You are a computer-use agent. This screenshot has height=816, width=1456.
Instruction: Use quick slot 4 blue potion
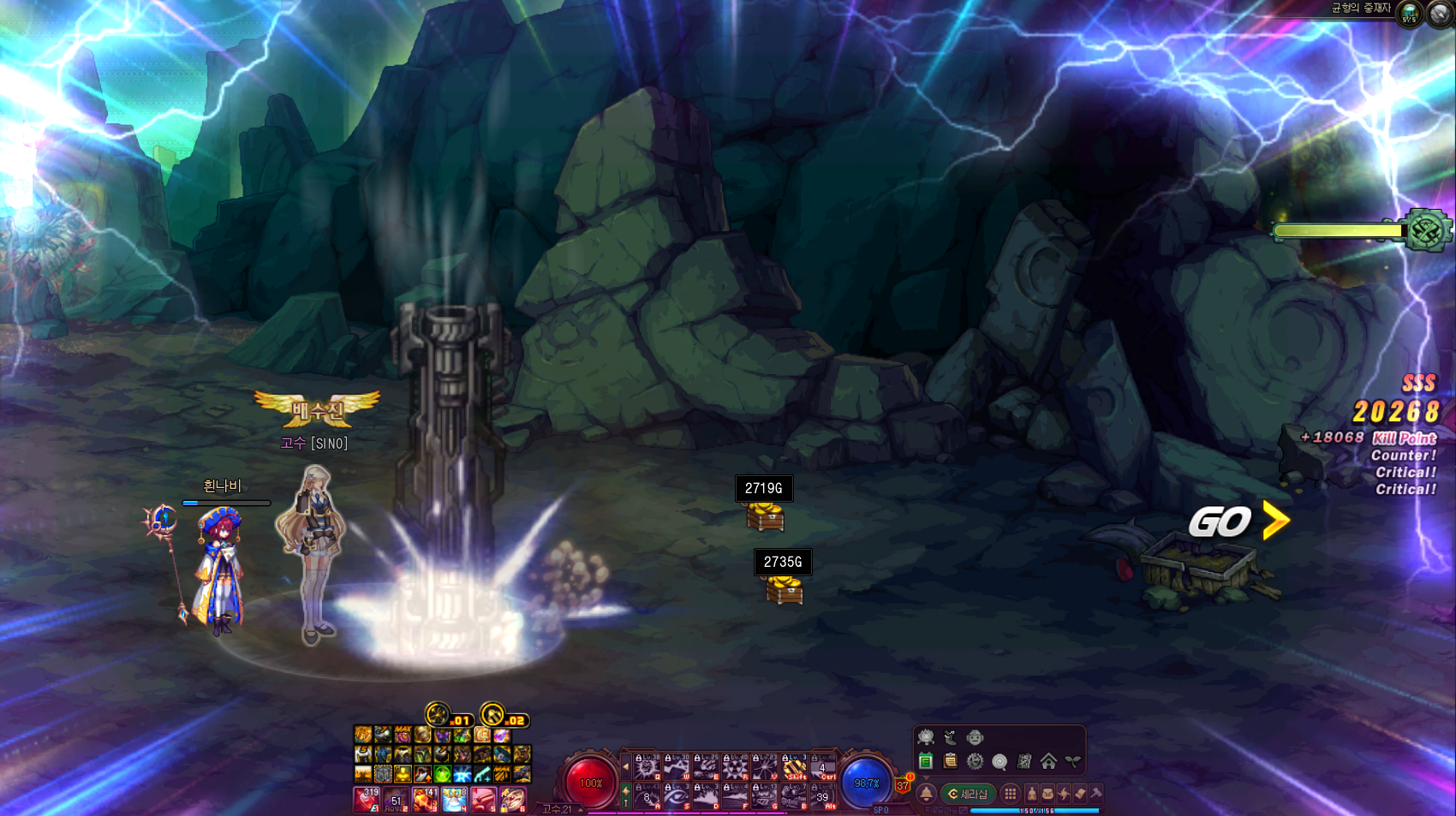pyautogui.click(x=454, y=800)
